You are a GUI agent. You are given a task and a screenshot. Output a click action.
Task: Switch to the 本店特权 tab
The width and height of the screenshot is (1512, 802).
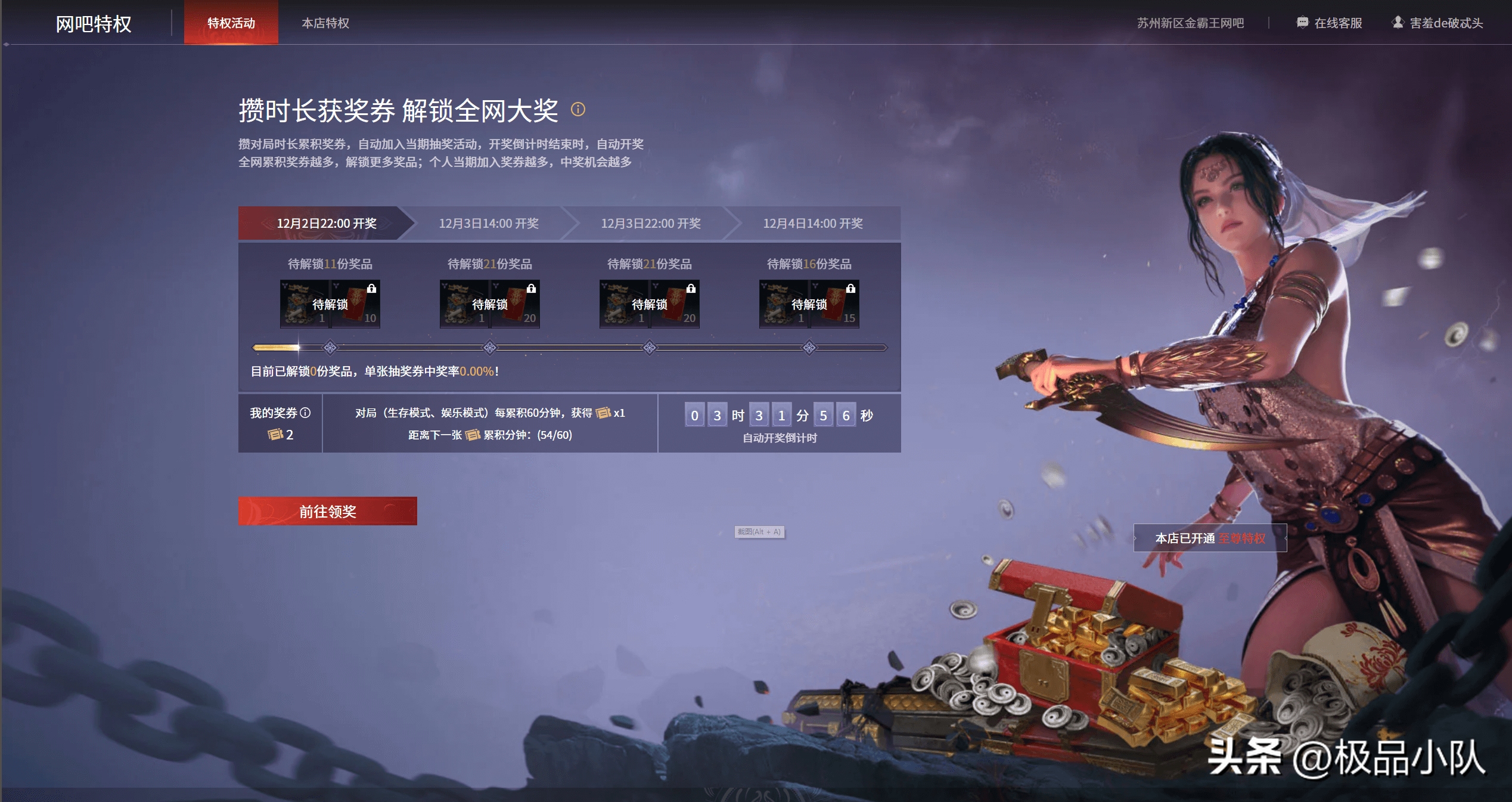[x=326, y=23]
